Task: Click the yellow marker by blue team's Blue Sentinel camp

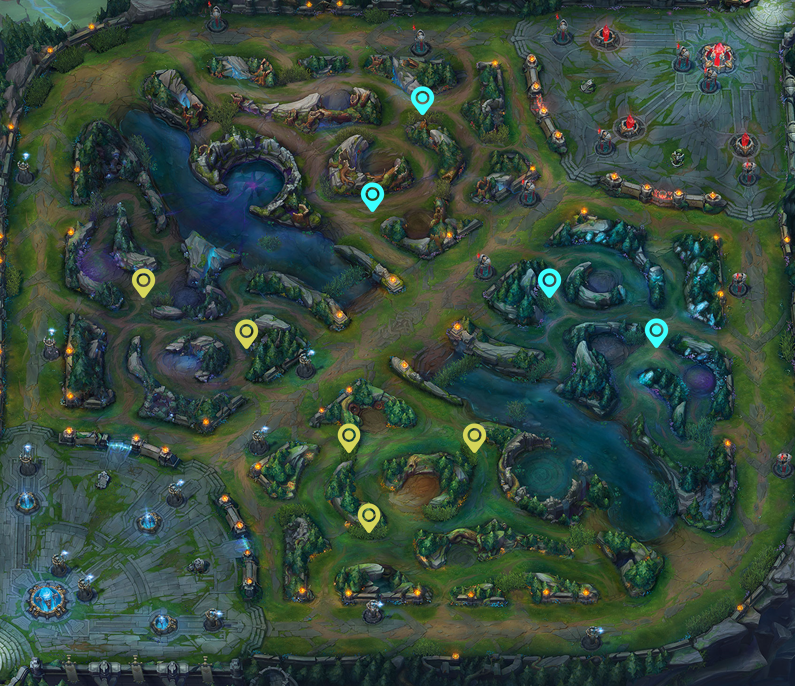Action: click(246, 333)
